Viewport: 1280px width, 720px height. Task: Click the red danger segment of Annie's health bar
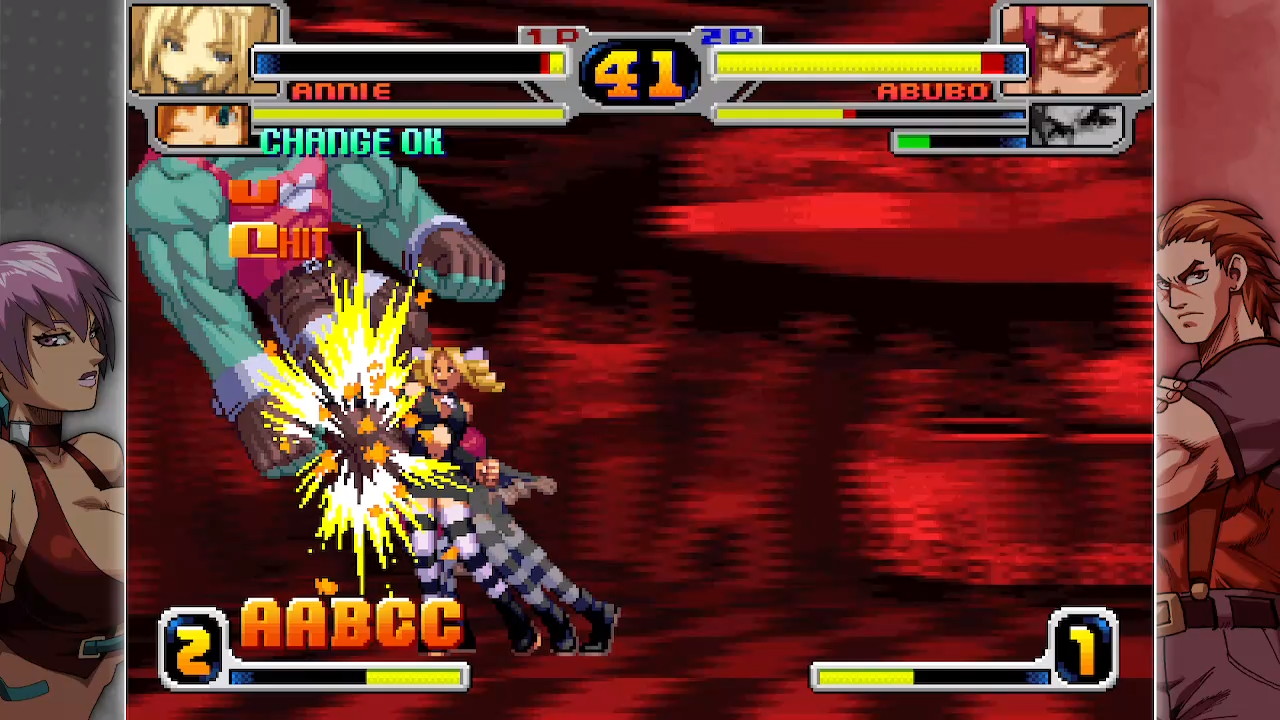tap(545, 64)
